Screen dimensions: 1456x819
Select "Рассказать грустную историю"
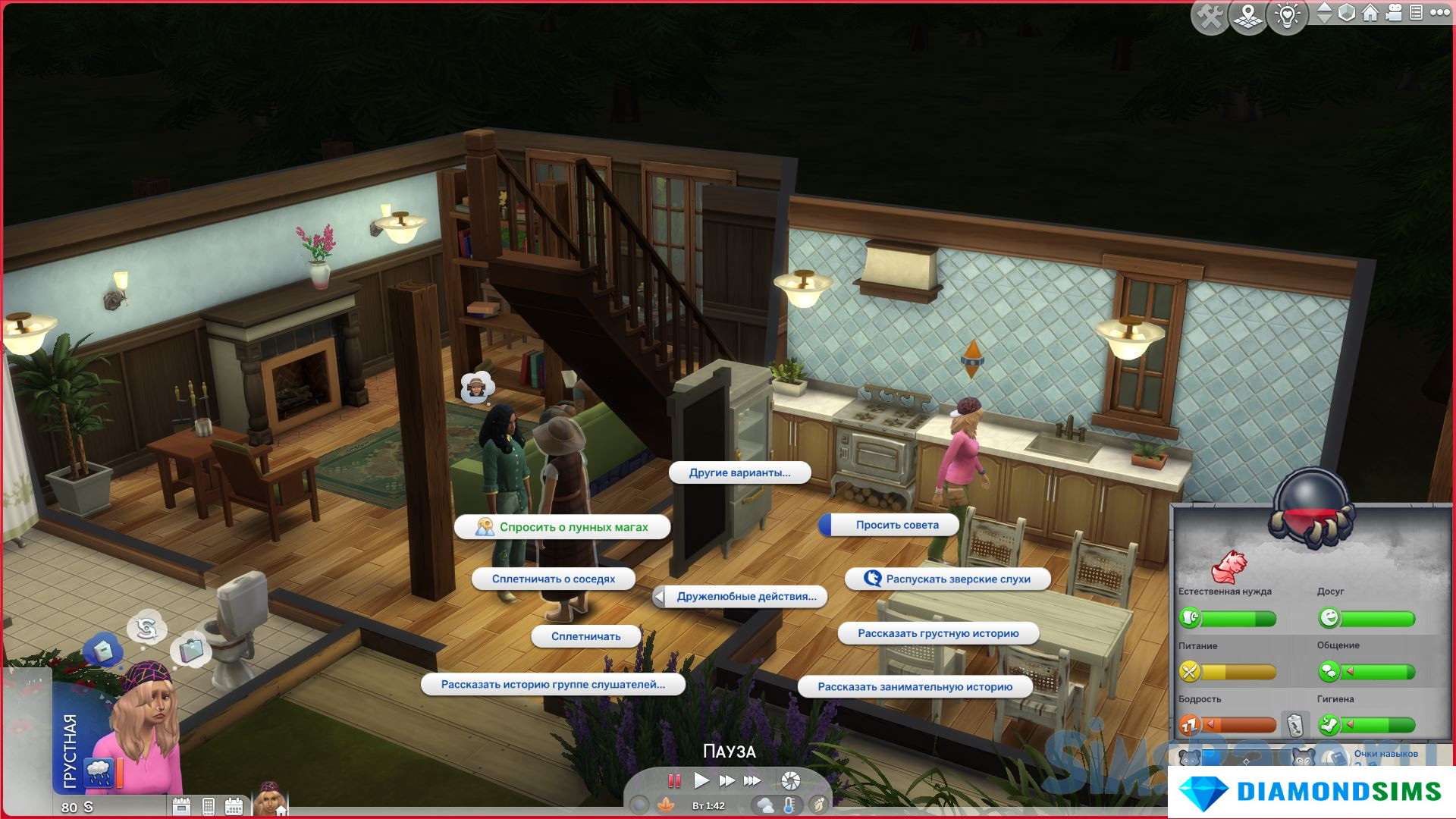click(938, 633)
